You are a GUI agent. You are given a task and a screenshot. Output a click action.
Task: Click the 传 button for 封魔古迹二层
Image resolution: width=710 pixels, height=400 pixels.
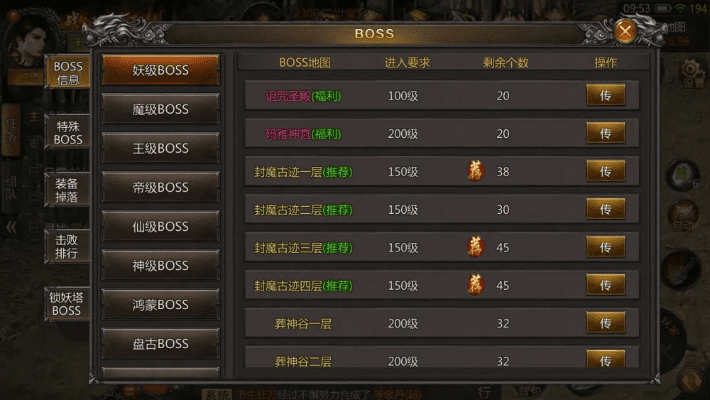coord(605,209)
